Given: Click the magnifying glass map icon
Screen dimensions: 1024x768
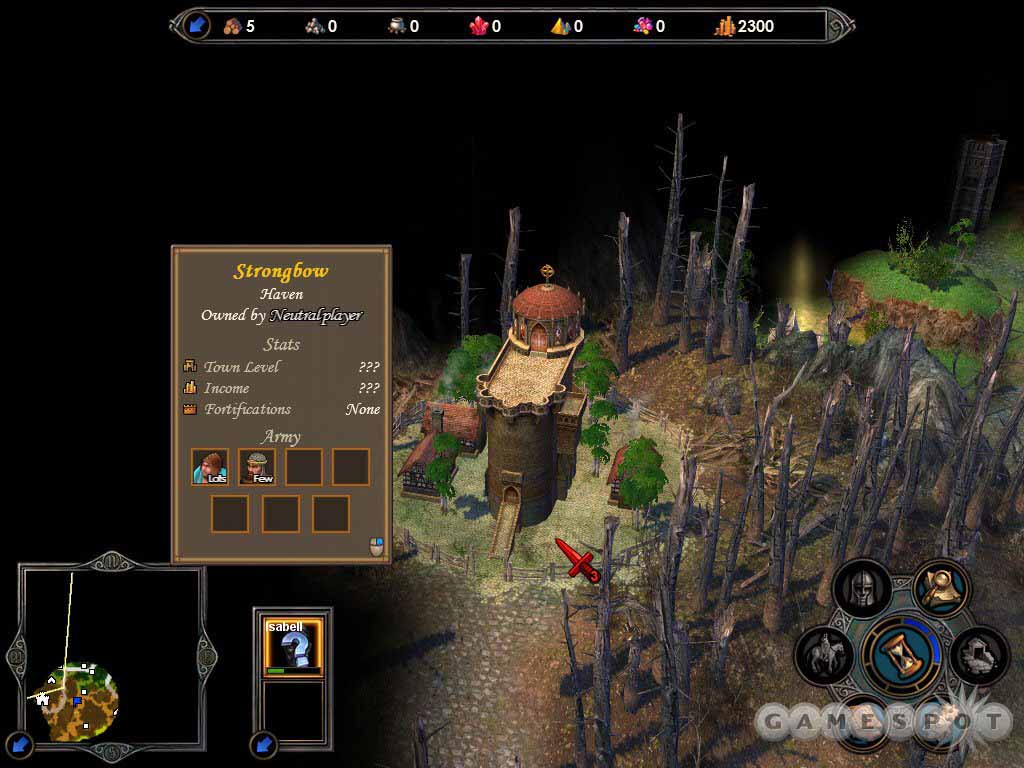Looking at the screenshot, I should [941, 589].
